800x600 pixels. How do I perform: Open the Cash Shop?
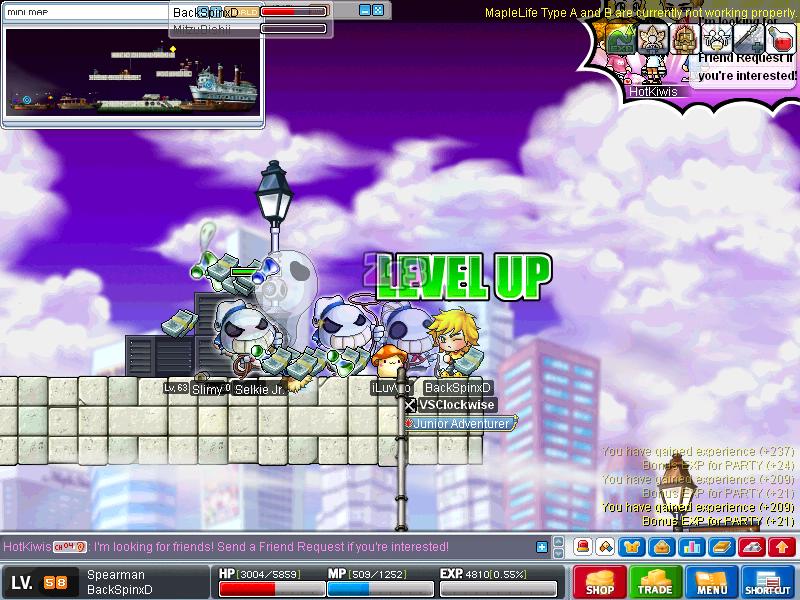[x=600, y=583]
